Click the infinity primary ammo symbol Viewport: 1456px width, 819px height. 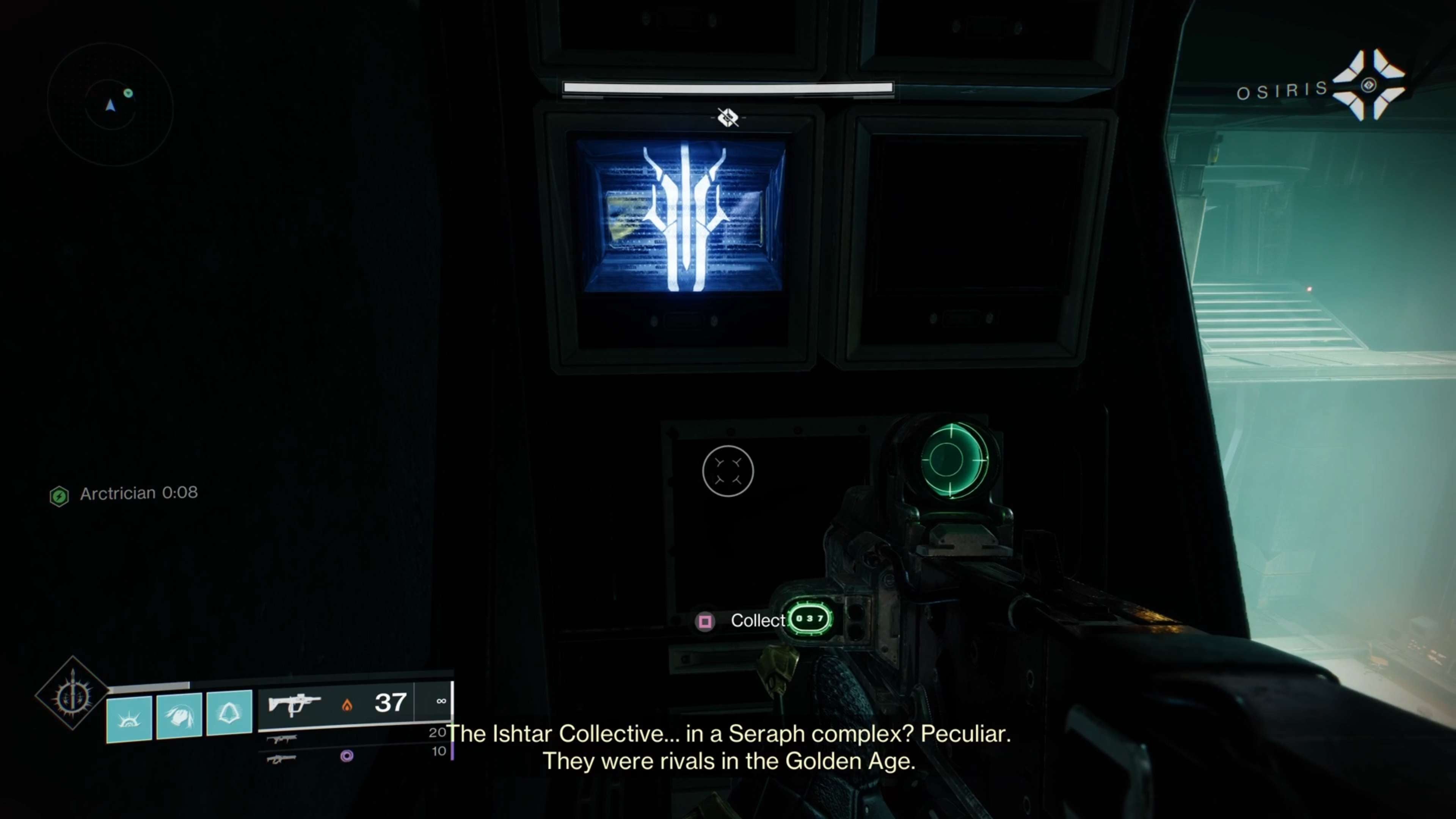pos(441,701)
